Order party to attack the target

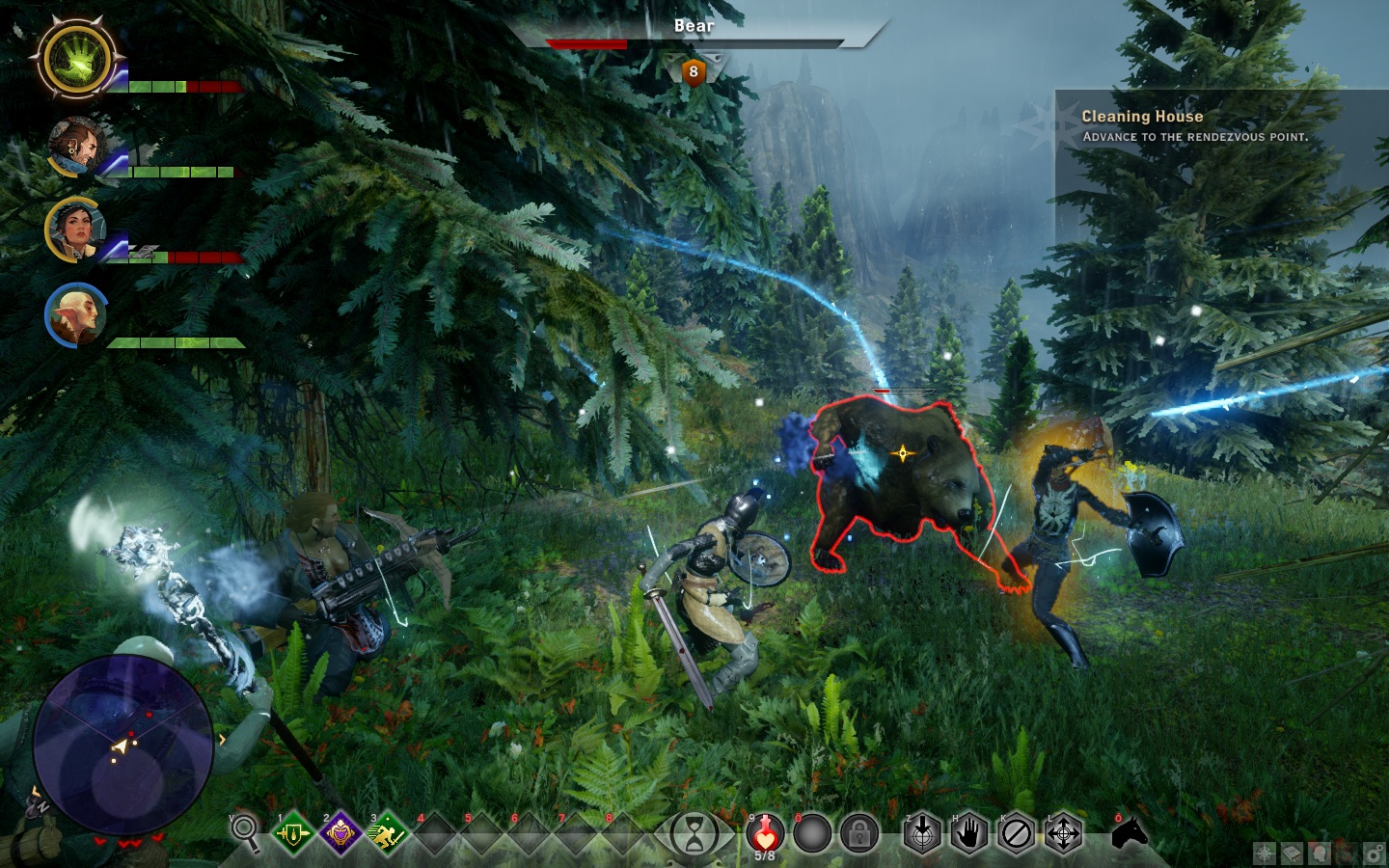pos(922,833)
